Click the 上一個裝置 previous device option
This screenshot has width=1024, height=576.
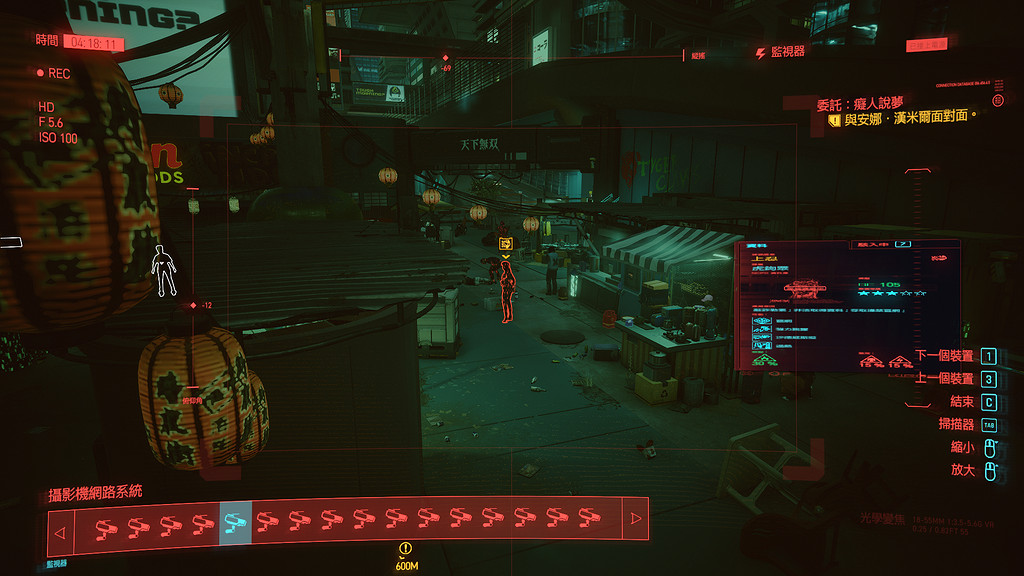pyautogui.click(x=944, y=379)
